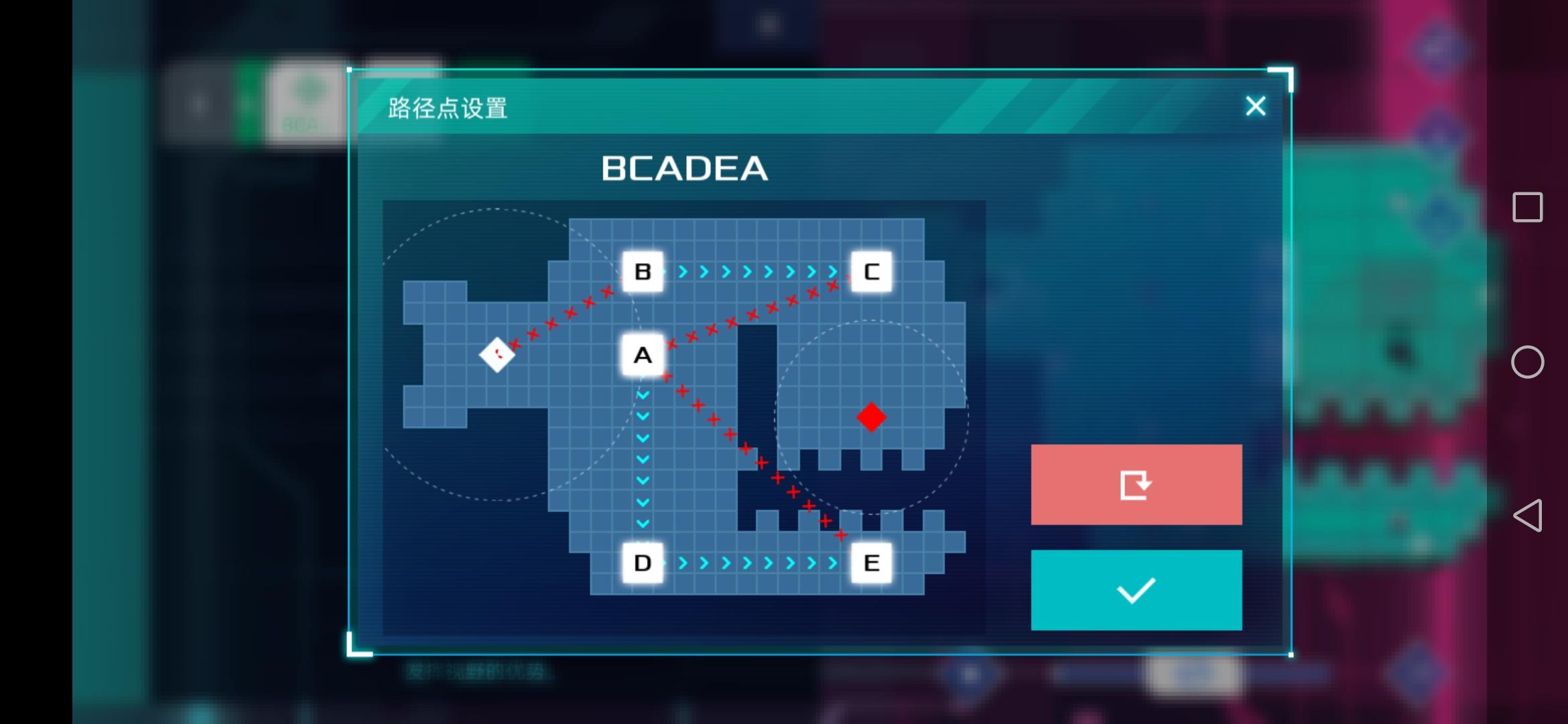Tap the reset path icon button
Screen dimensions: 1568x724
1135,484
